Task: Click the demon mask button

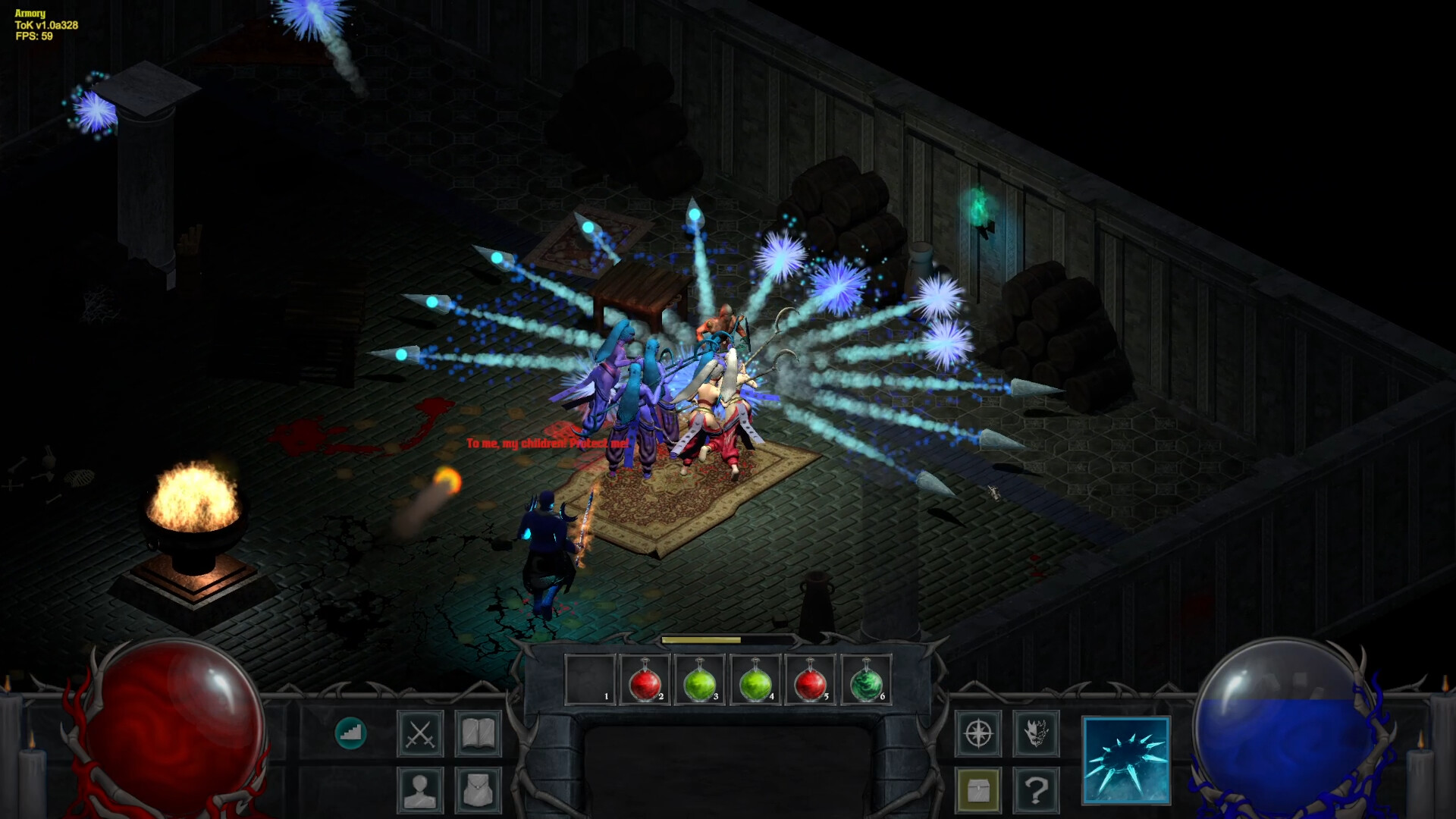Action: [x=1036, y=733]
